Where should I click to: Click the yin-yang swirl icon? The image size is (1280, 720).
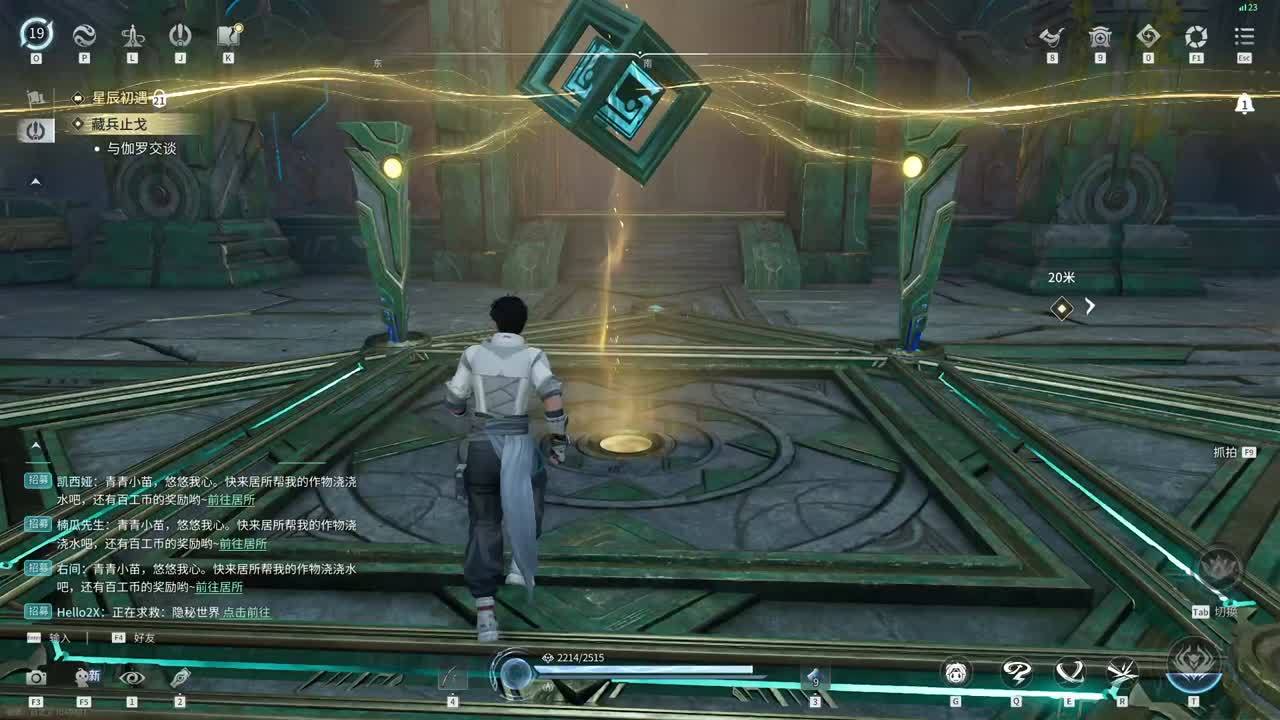[84, 35]
